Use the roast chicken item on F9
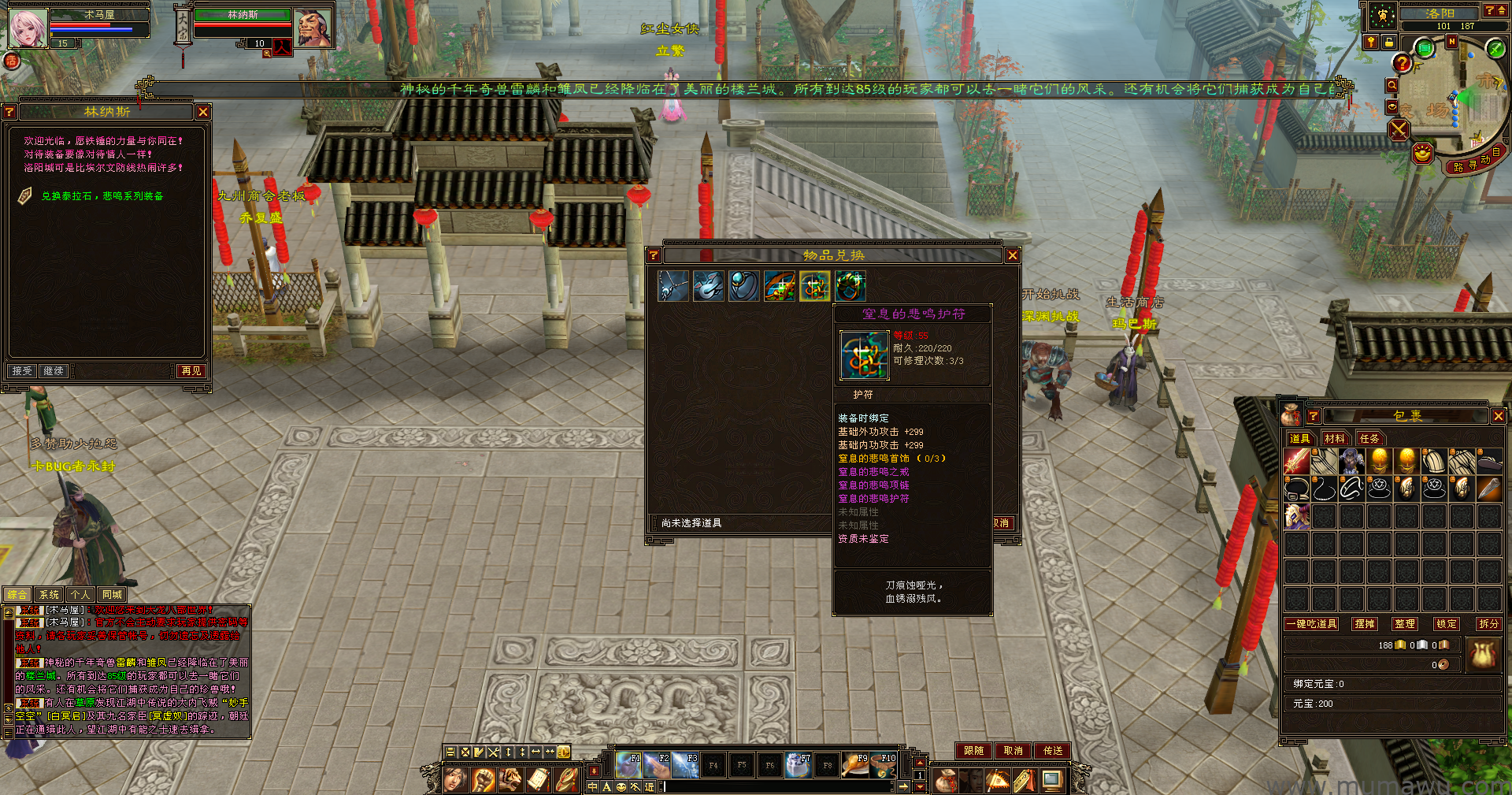 click(x=855, y=765)
